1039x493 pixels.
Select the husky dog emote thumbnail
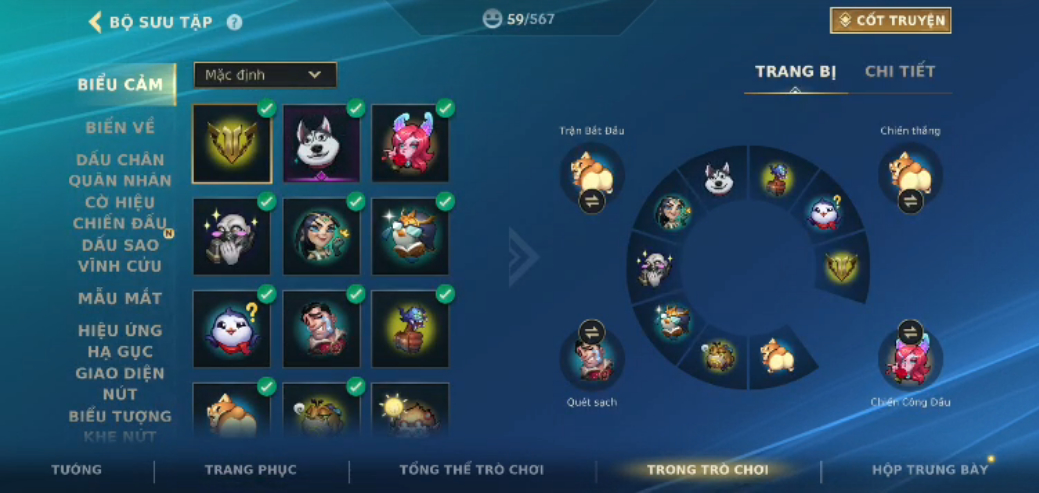pyautogui.click(x=321, y=144)
